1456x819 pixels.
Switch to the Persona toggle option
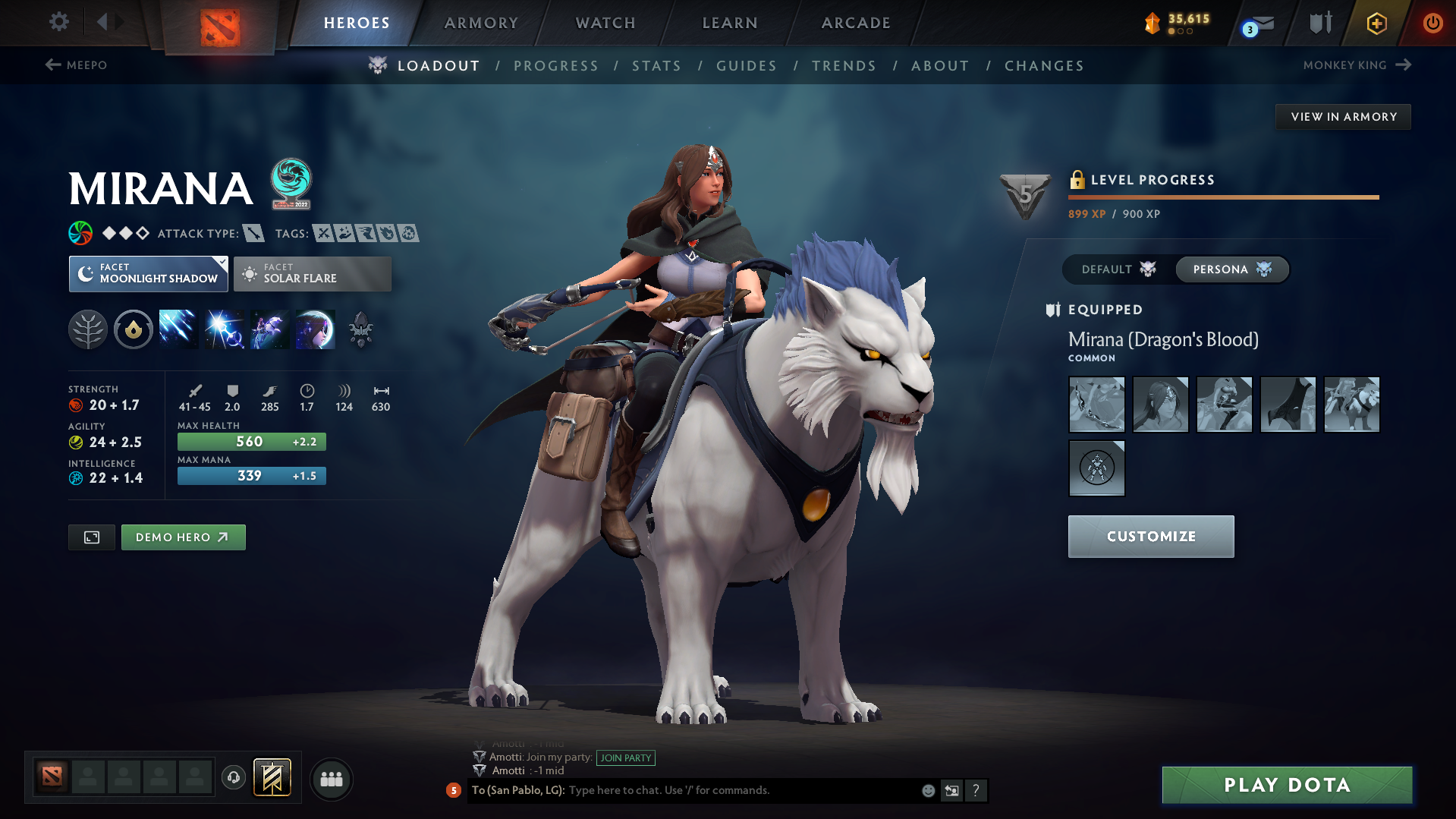(x=1231, y=269)
